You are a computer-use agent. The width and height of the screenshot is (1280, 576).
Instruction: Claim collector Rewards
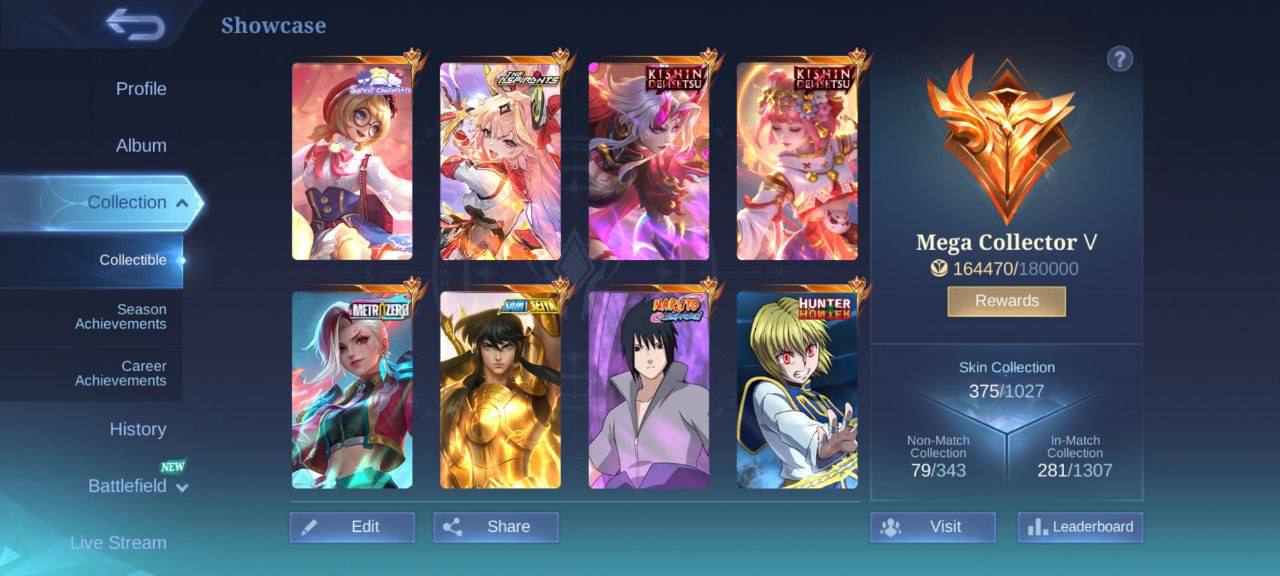tap(1006, 301)
